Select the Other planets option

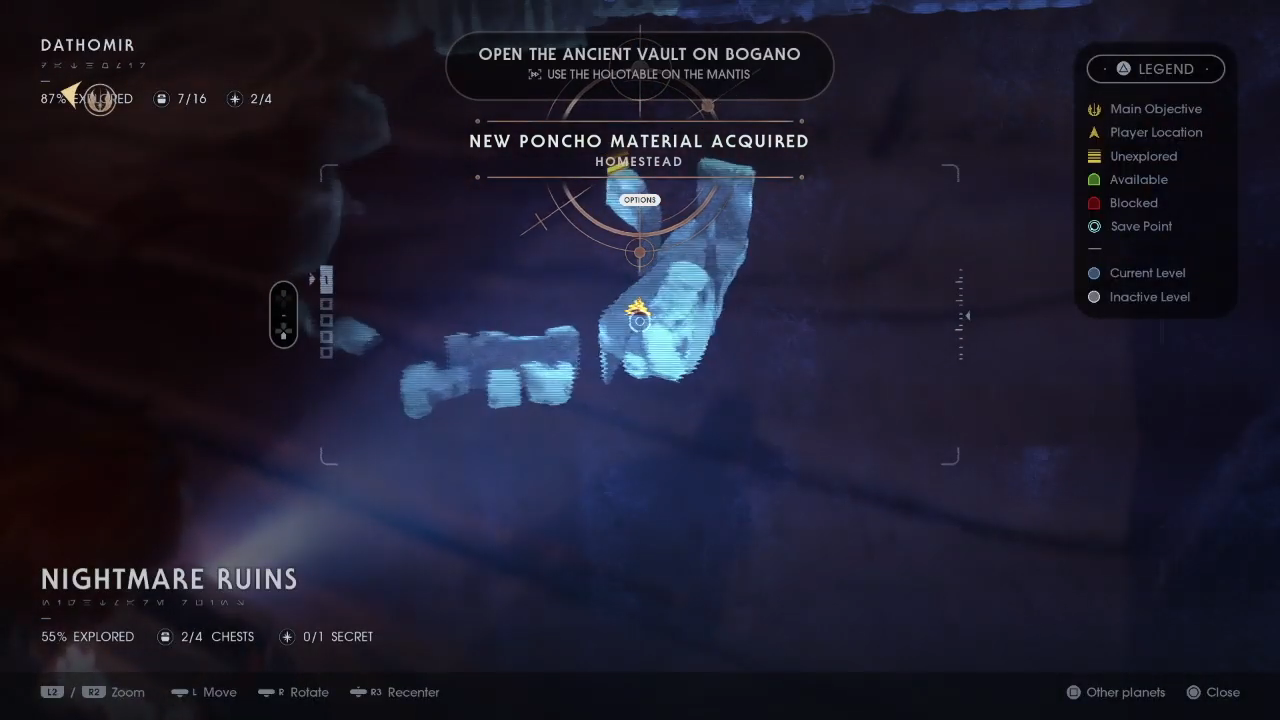click(1115, 692)
